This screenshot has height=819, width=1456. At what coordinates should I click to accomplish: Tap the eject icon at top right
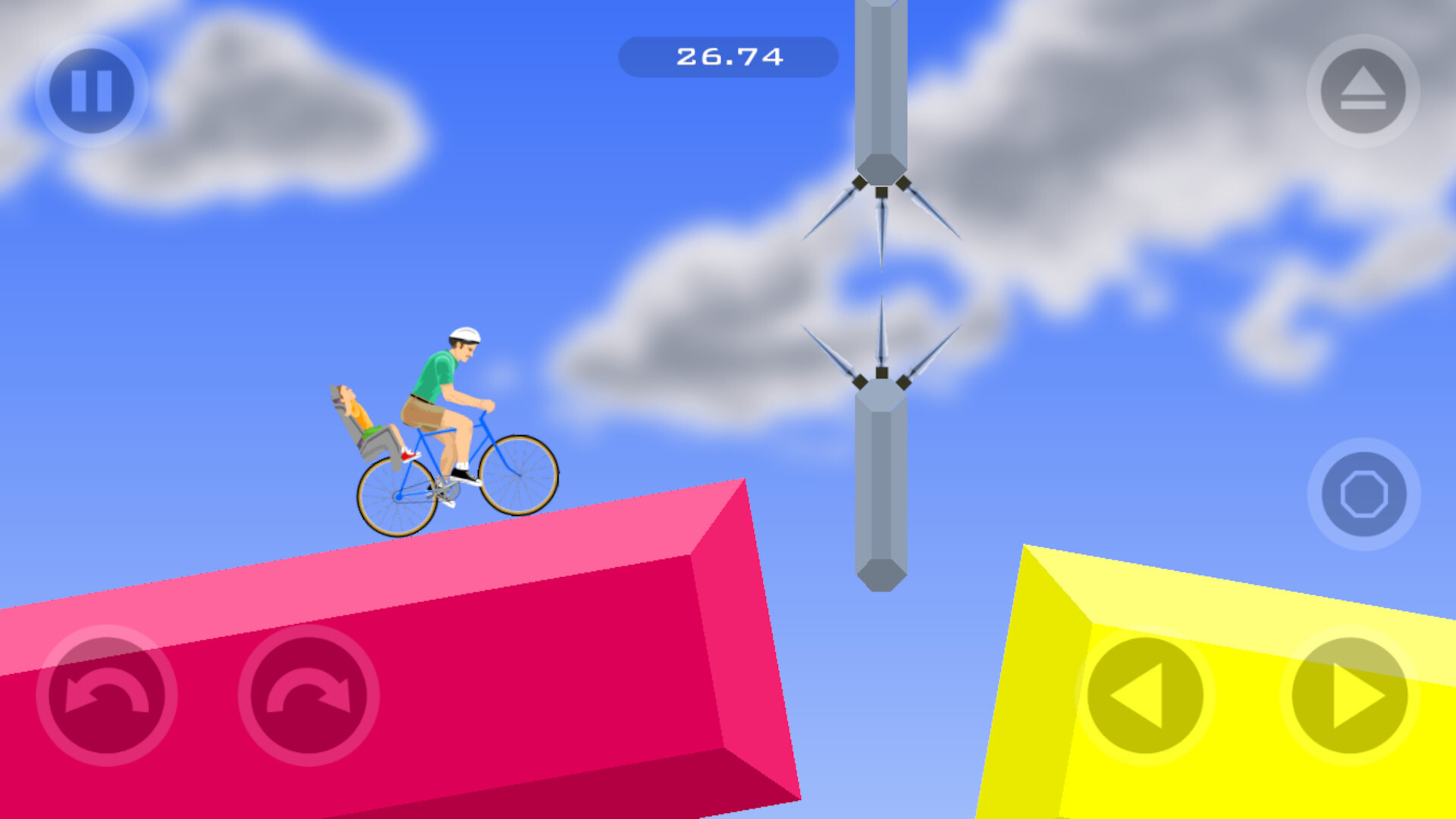point(1361,91)
